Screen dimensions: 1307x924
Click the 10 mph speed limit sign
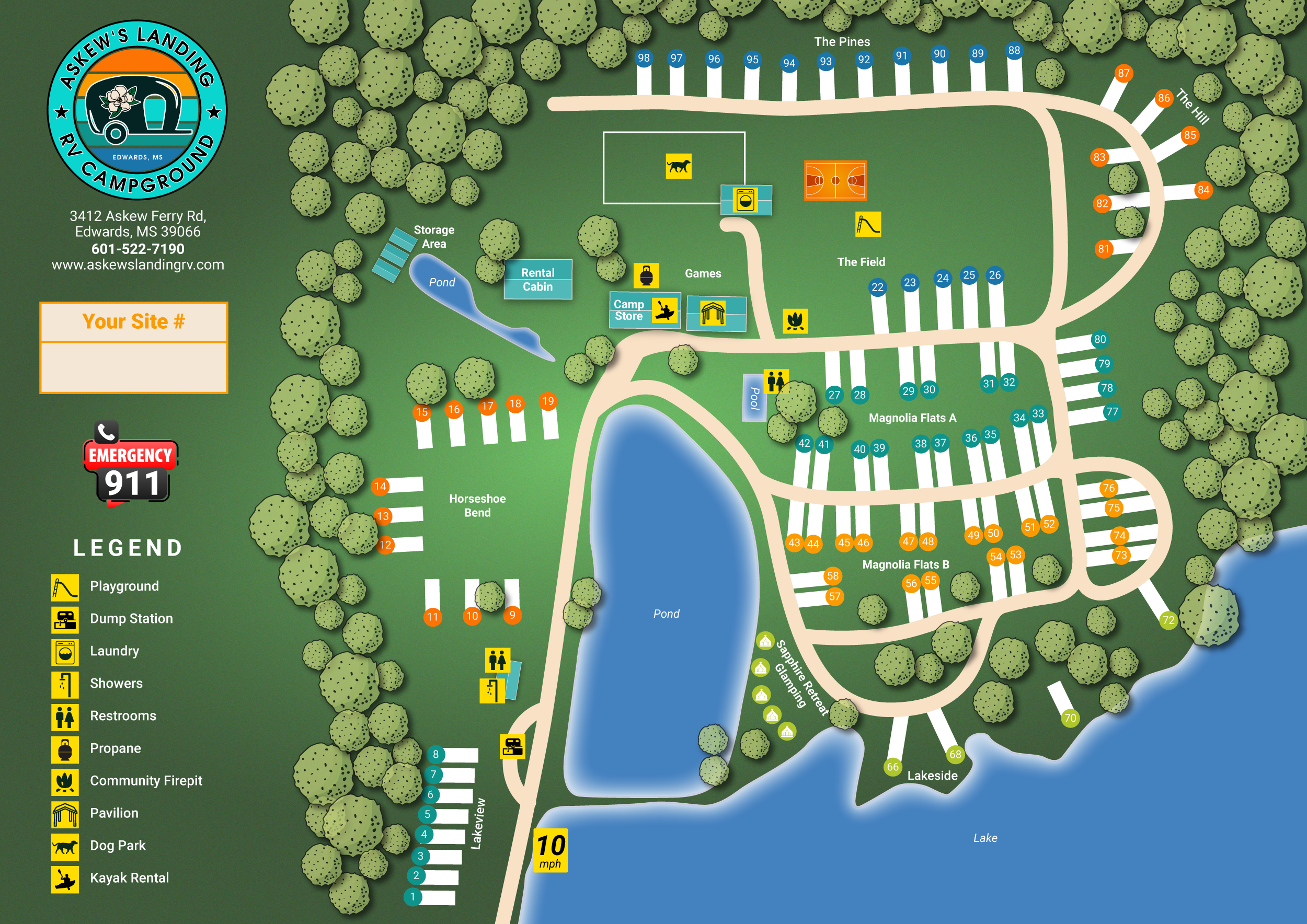pos(551,850)
